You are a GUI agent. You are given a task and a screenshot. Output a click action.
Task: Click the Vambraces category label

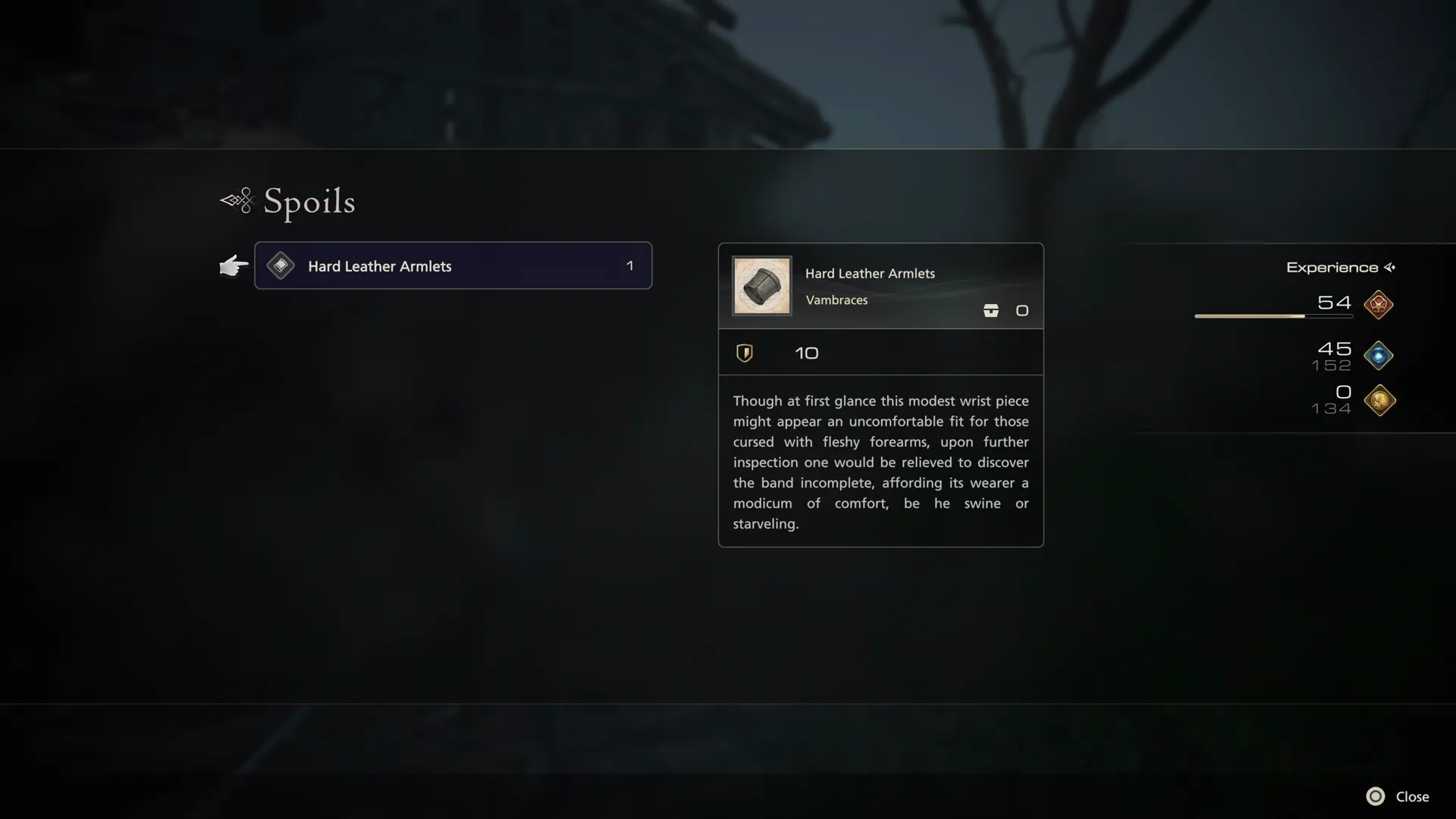(836, 300)
